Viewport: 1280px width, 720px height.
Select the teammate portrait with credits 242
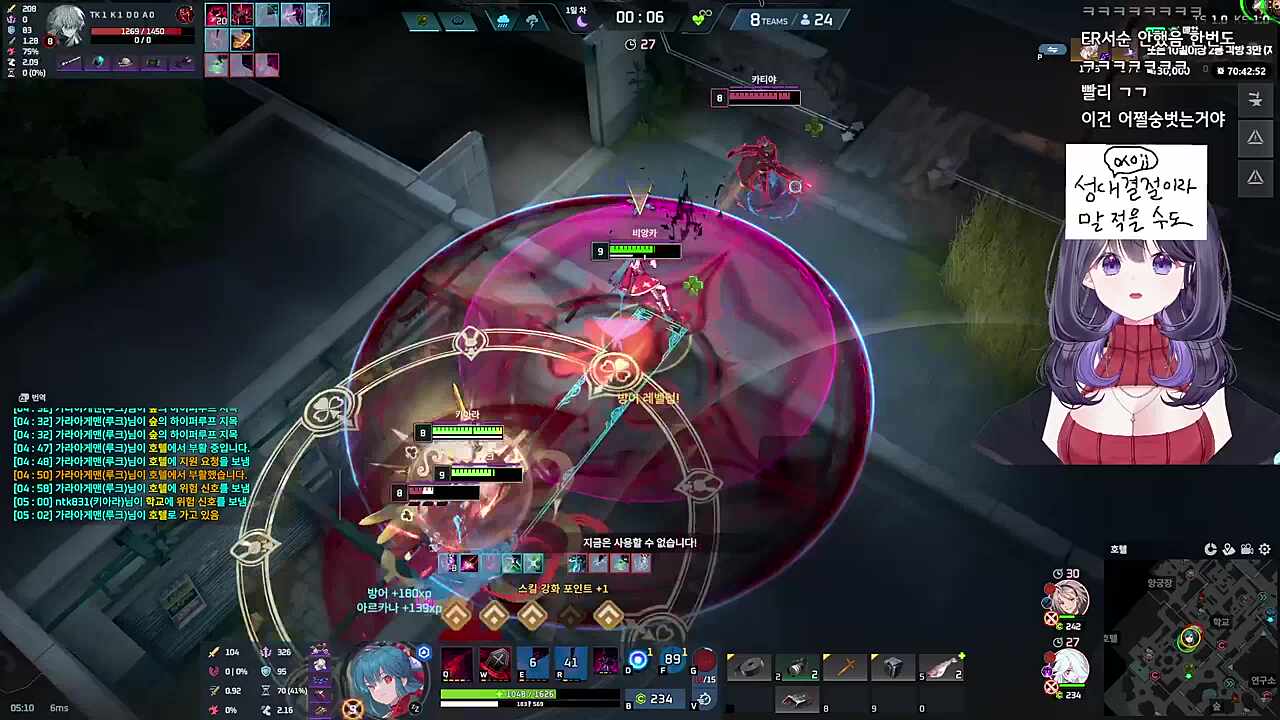[1069, 600]
